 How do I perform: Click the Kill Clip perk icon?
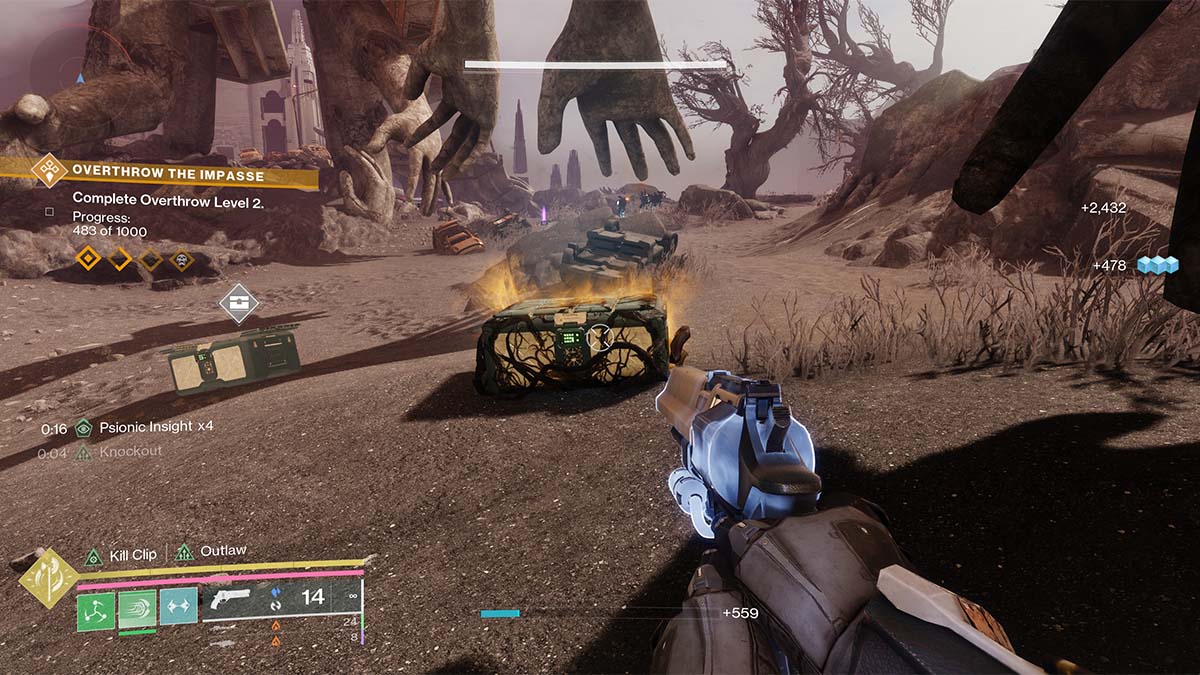(94, 553)
